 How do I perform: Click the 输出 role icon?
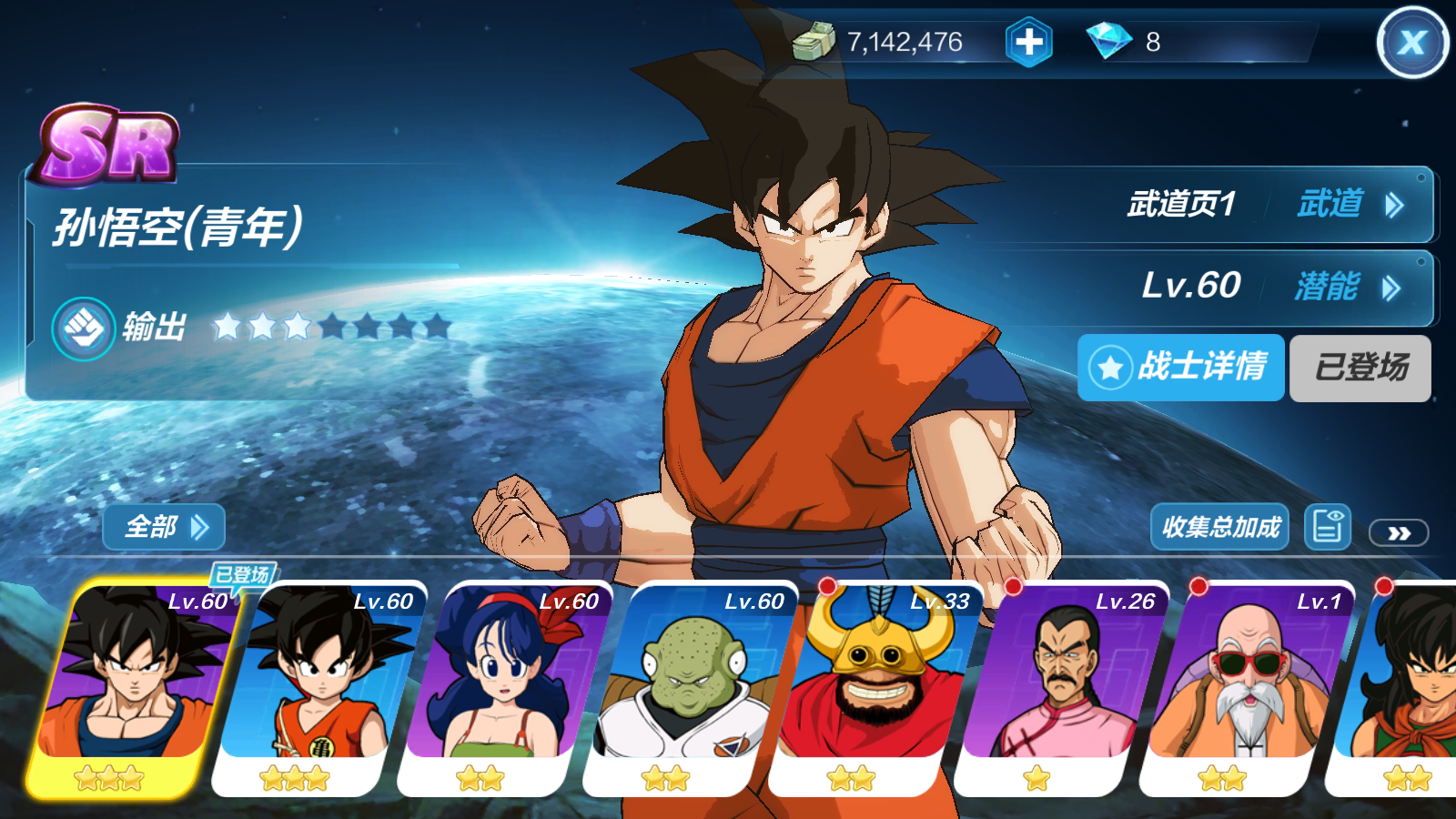pyautogui.click(x=84, y=328)
